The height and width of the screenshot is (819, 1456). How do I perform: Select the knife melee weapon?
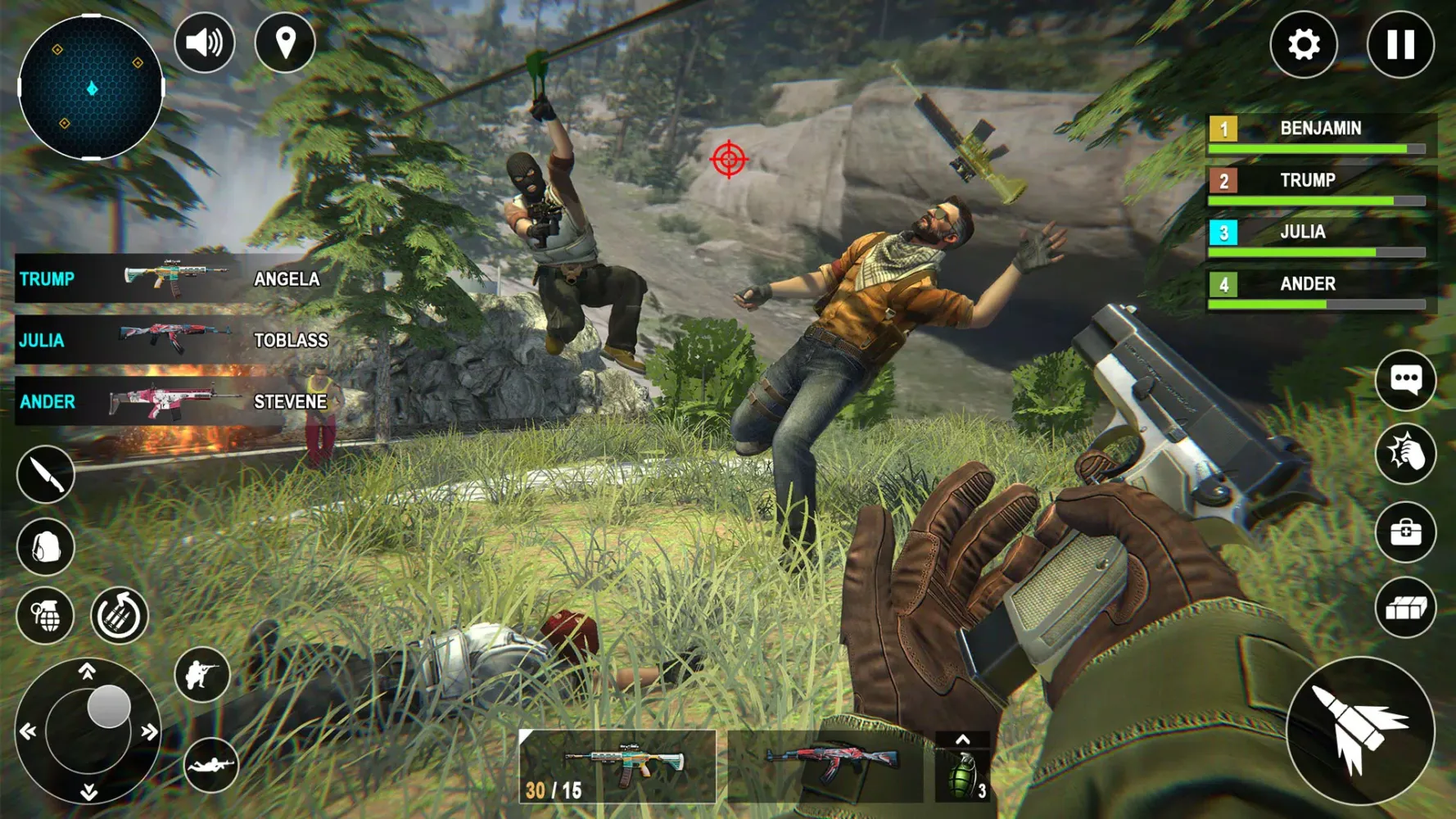click(45, 473)
